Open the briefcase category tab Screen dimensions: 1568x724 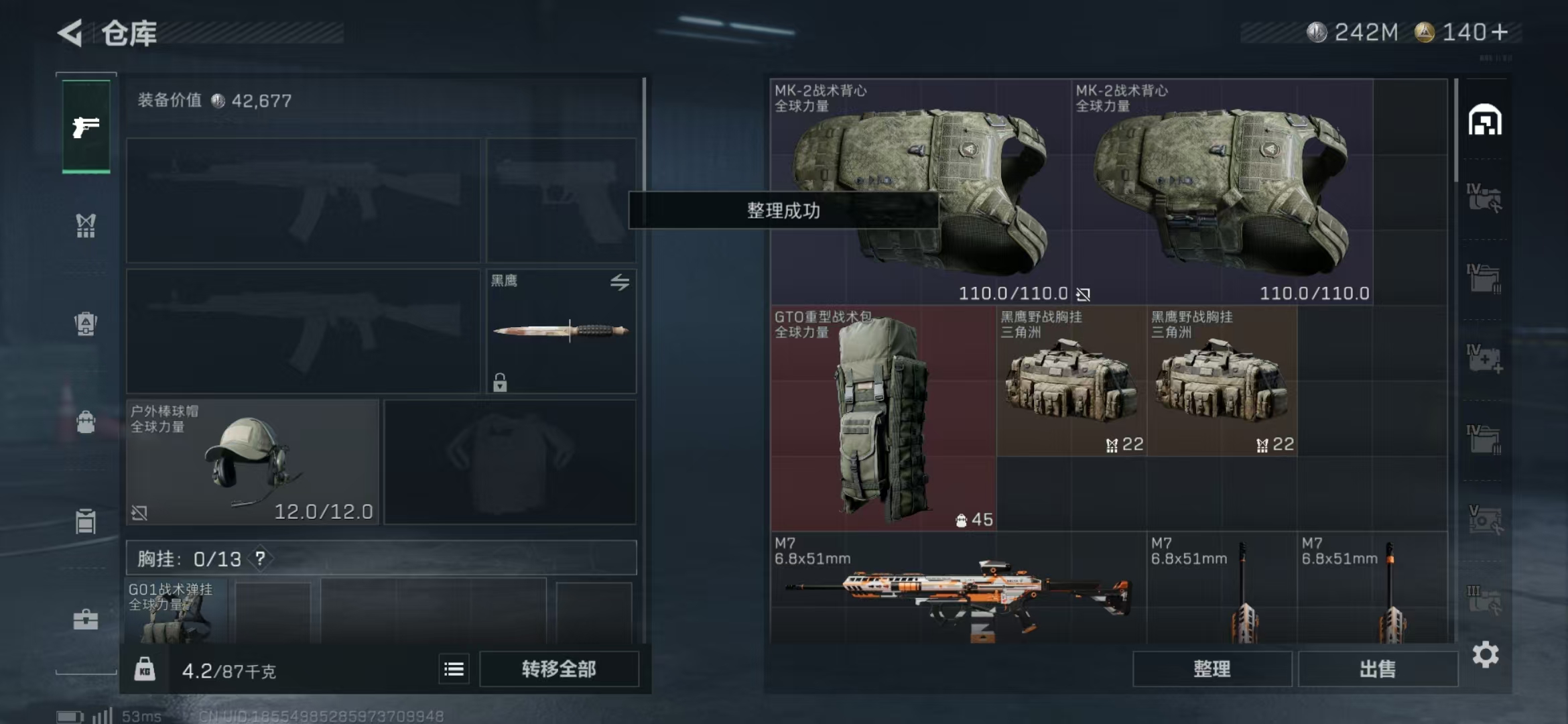[86, 619]
